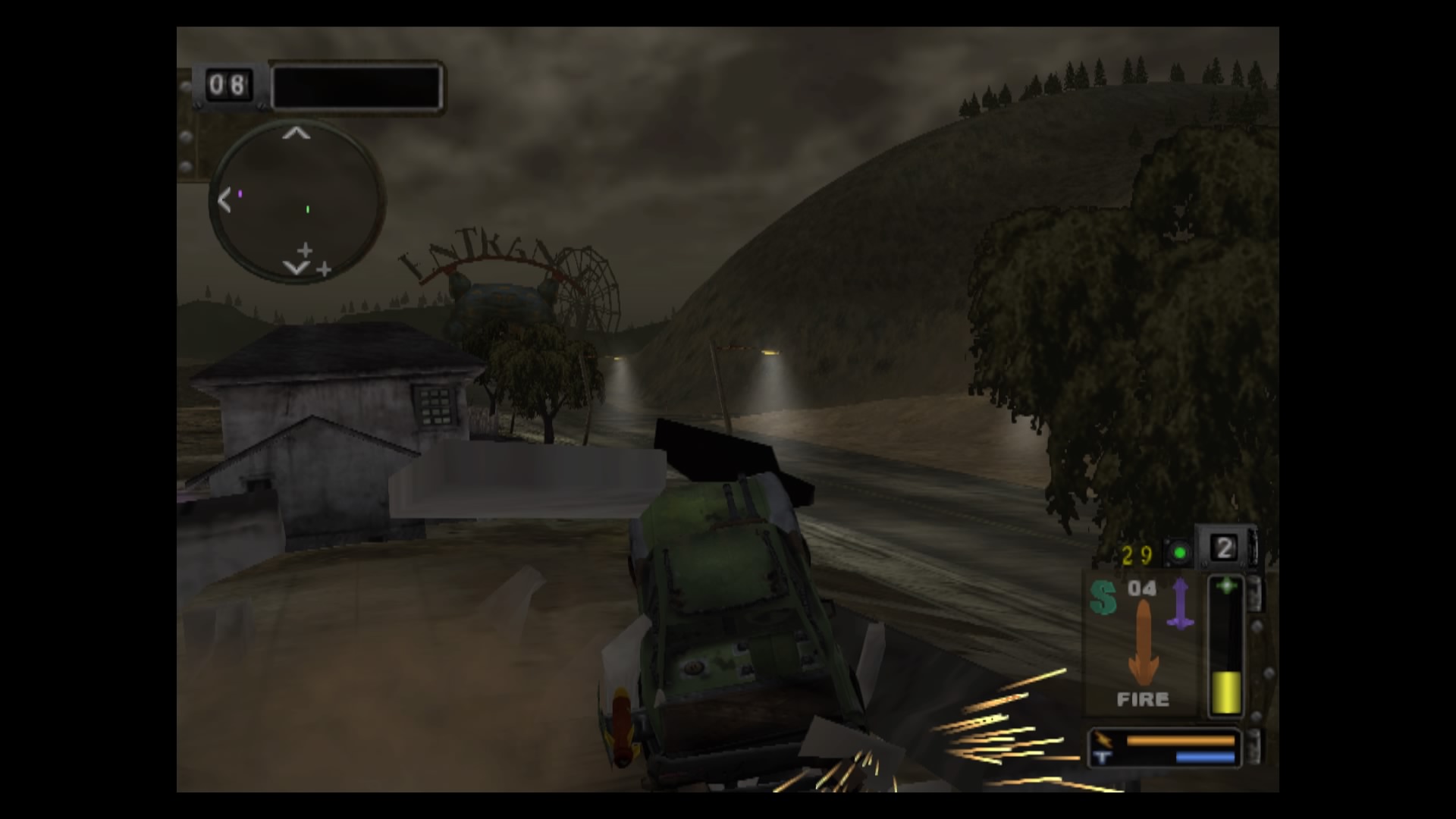Click the lightning bolt turbo icon

(1103, 739)
